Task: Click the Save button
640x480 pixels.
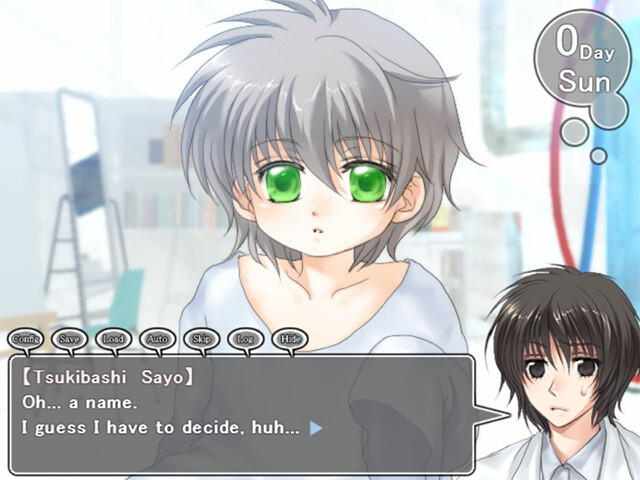Action: click(x=70, y=339)
